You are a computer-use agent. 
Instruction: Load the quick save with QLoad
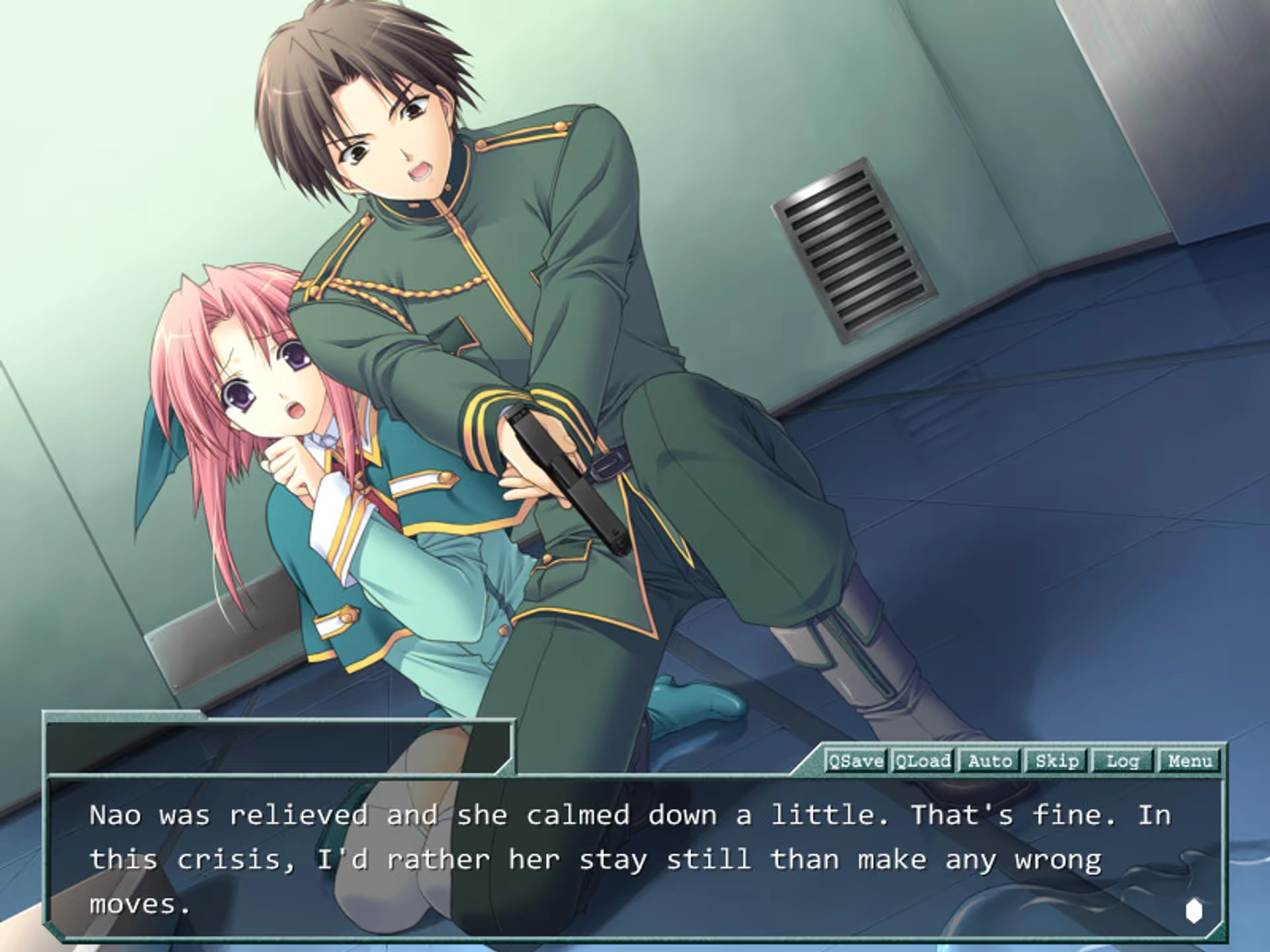tap(923, 761)
